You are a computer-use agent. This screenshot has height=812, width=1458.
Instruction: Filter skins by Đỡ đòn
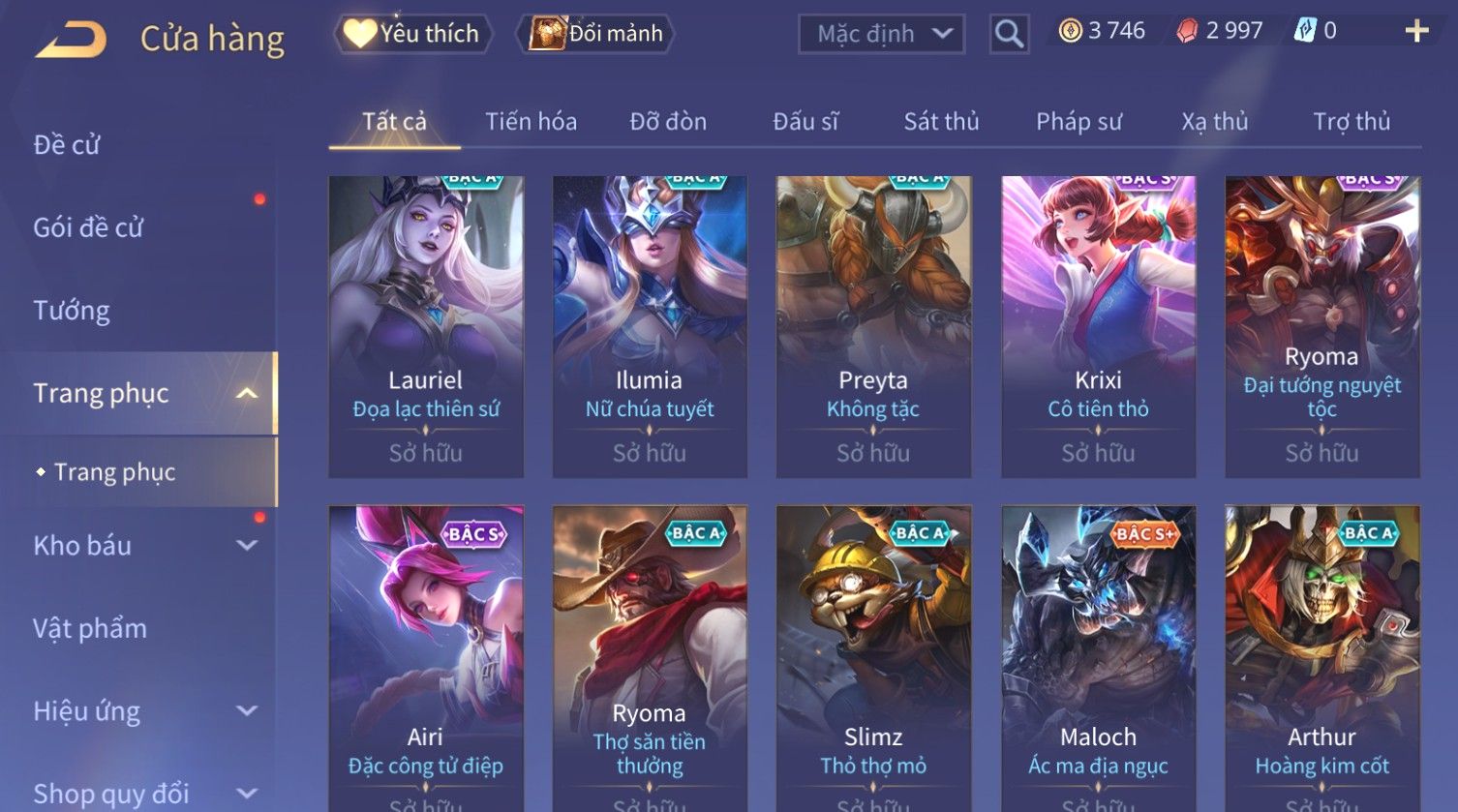[x=668, y=122]
